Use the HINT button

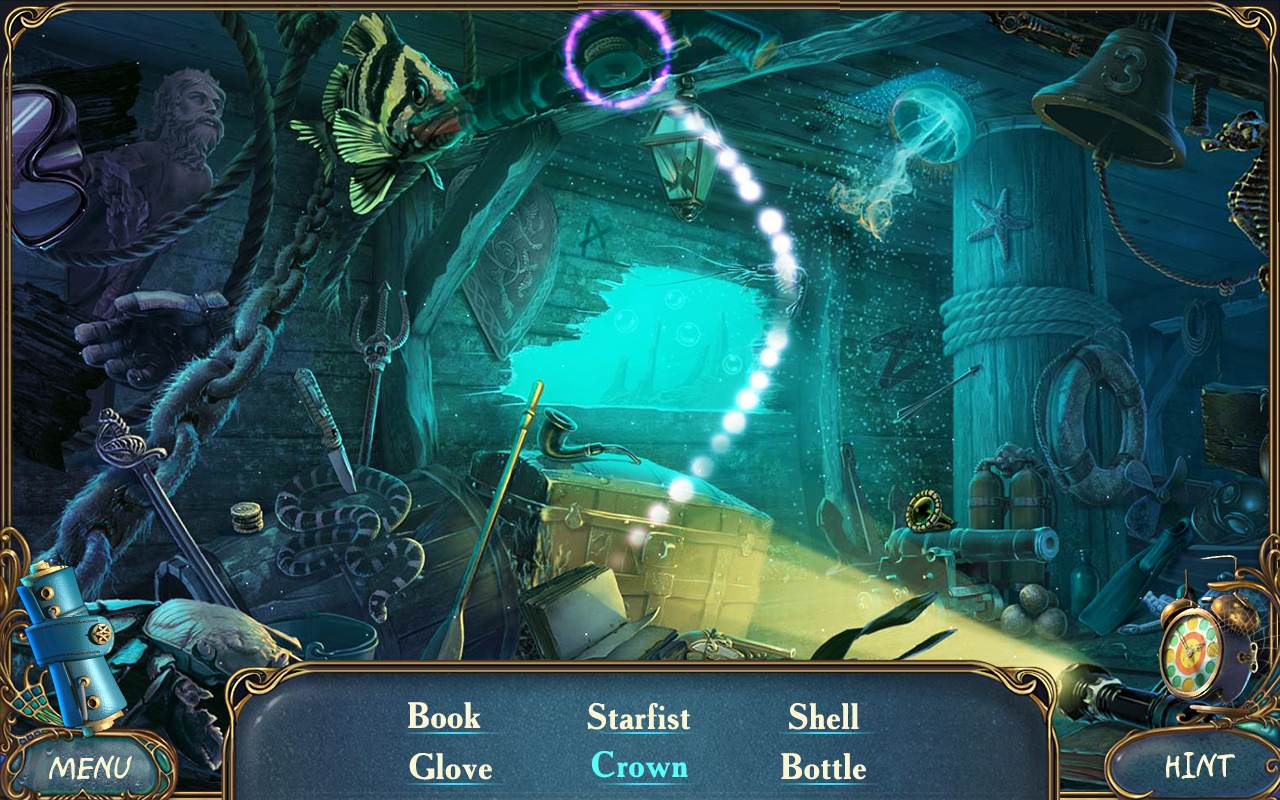[1197, 766]
